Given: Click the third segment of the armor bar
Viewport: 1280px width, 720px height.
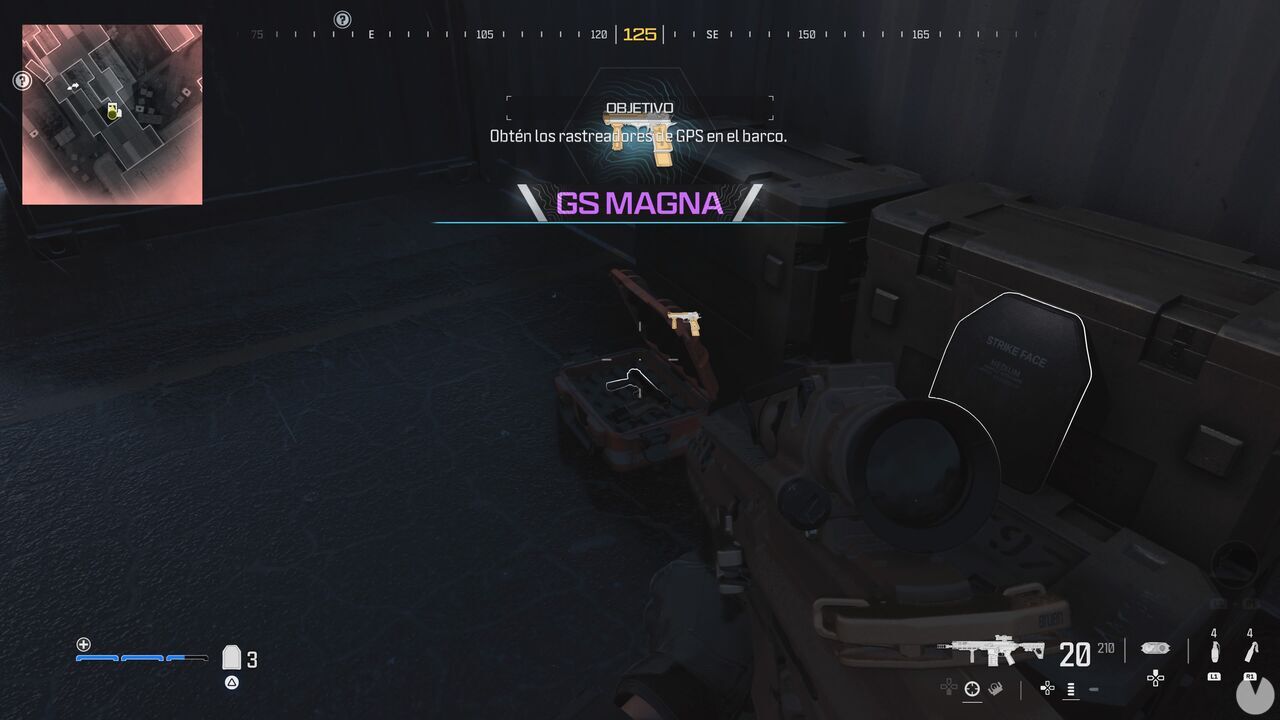Looking at the screenshot, I should (x=186, y=658).
